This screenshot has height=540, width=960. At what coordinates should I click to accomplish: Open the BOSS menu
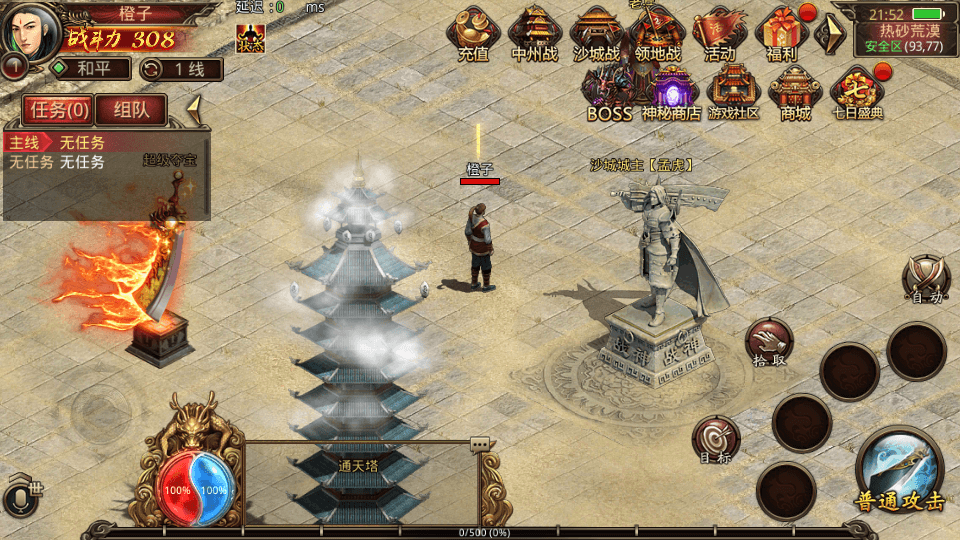click(609, 93)
